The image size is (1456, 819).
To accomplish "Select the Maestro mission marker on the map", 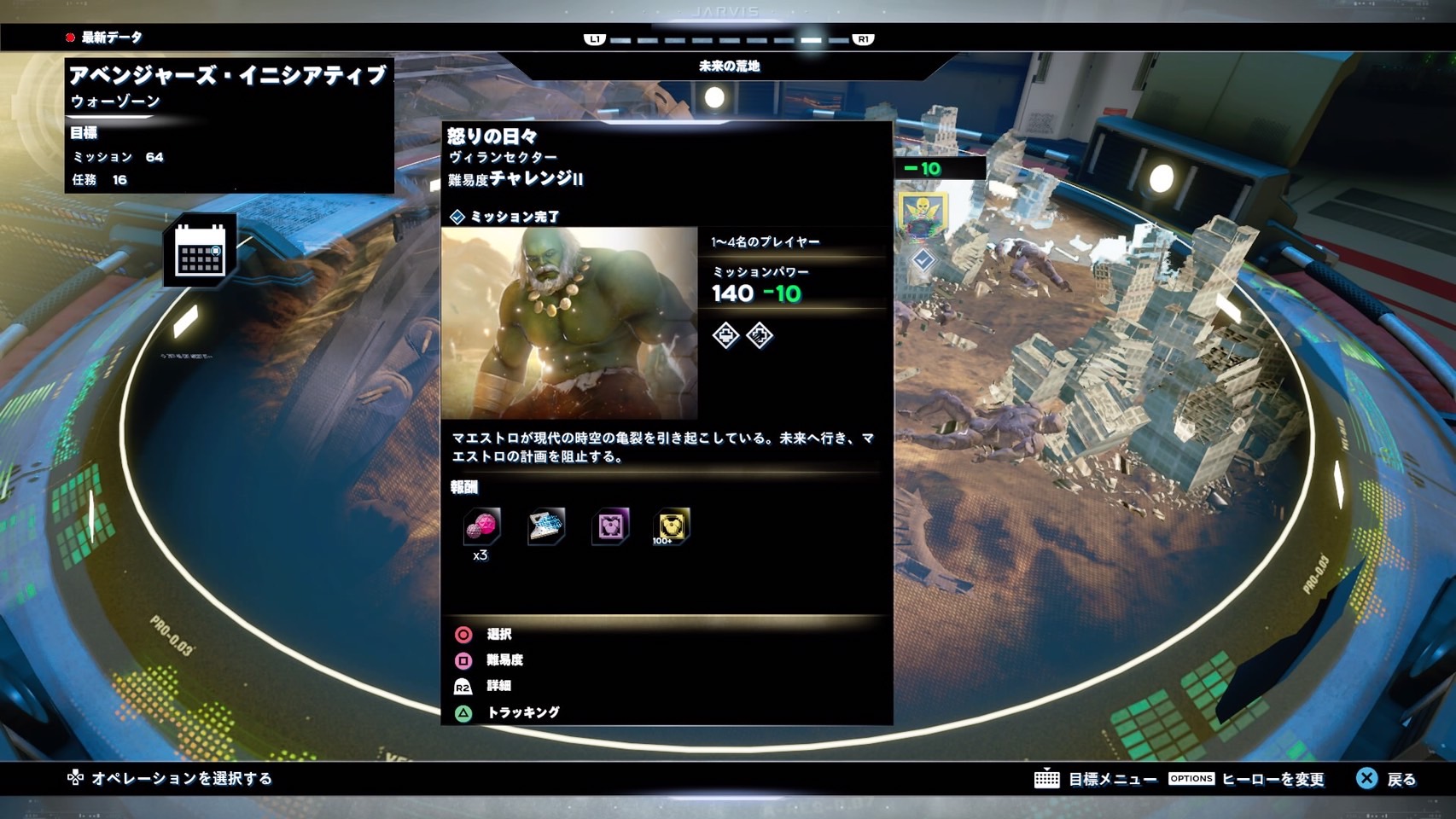I will tap(922, 214).
